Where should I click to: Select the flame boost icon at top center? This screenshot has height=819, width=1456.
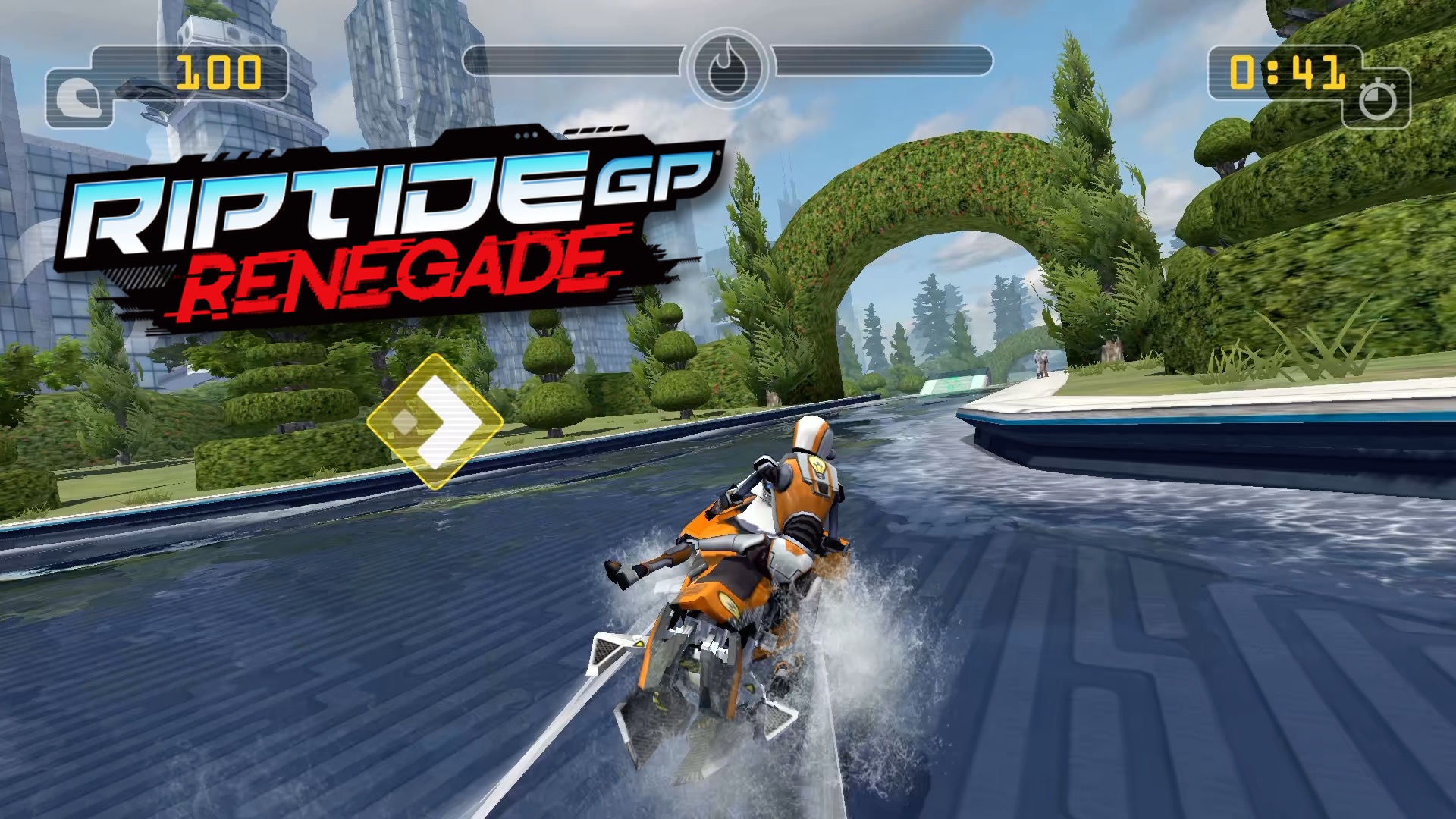726,66
